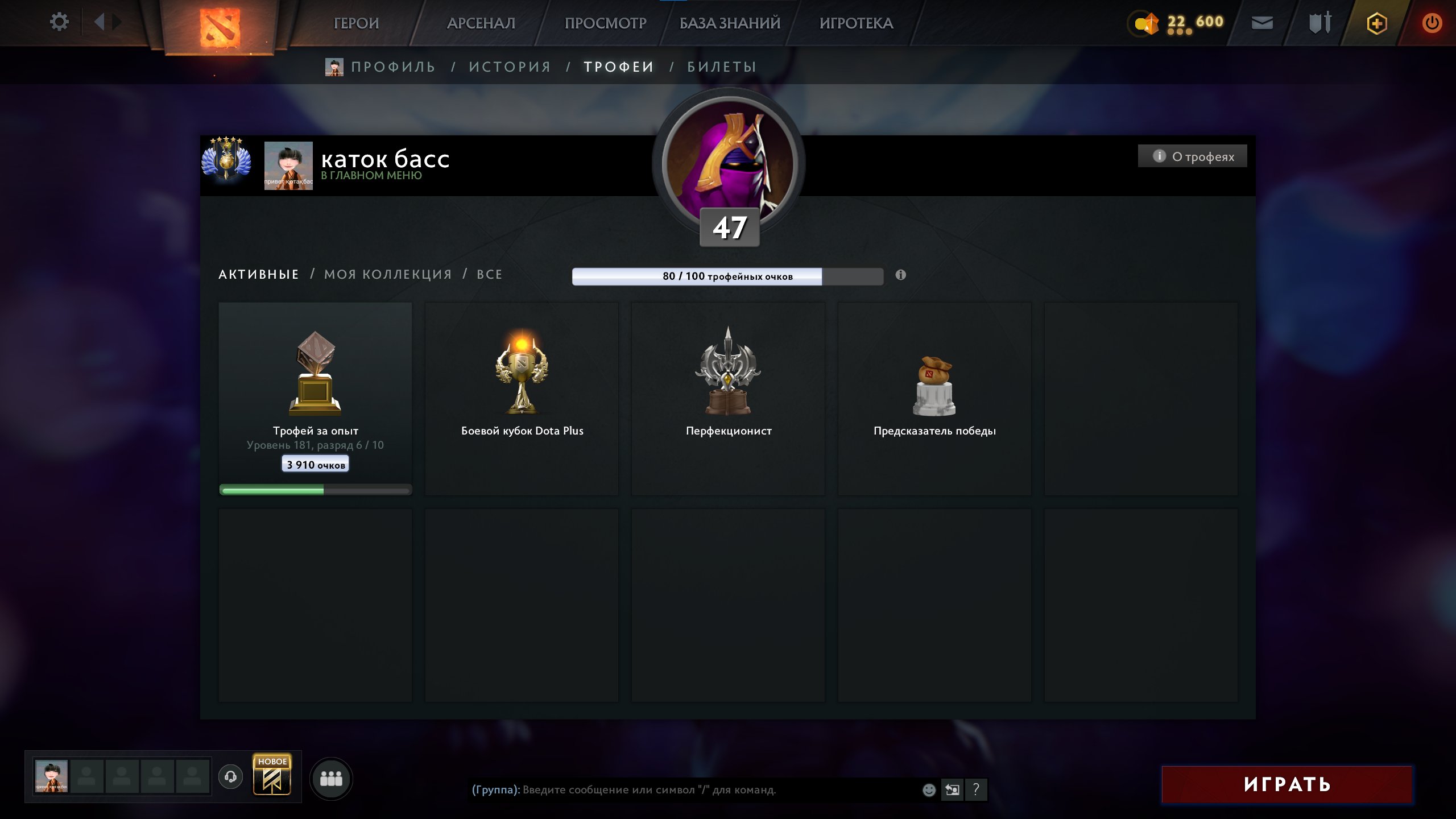Open the settings gear menu

pyautogui.click(x=59, y=22)
